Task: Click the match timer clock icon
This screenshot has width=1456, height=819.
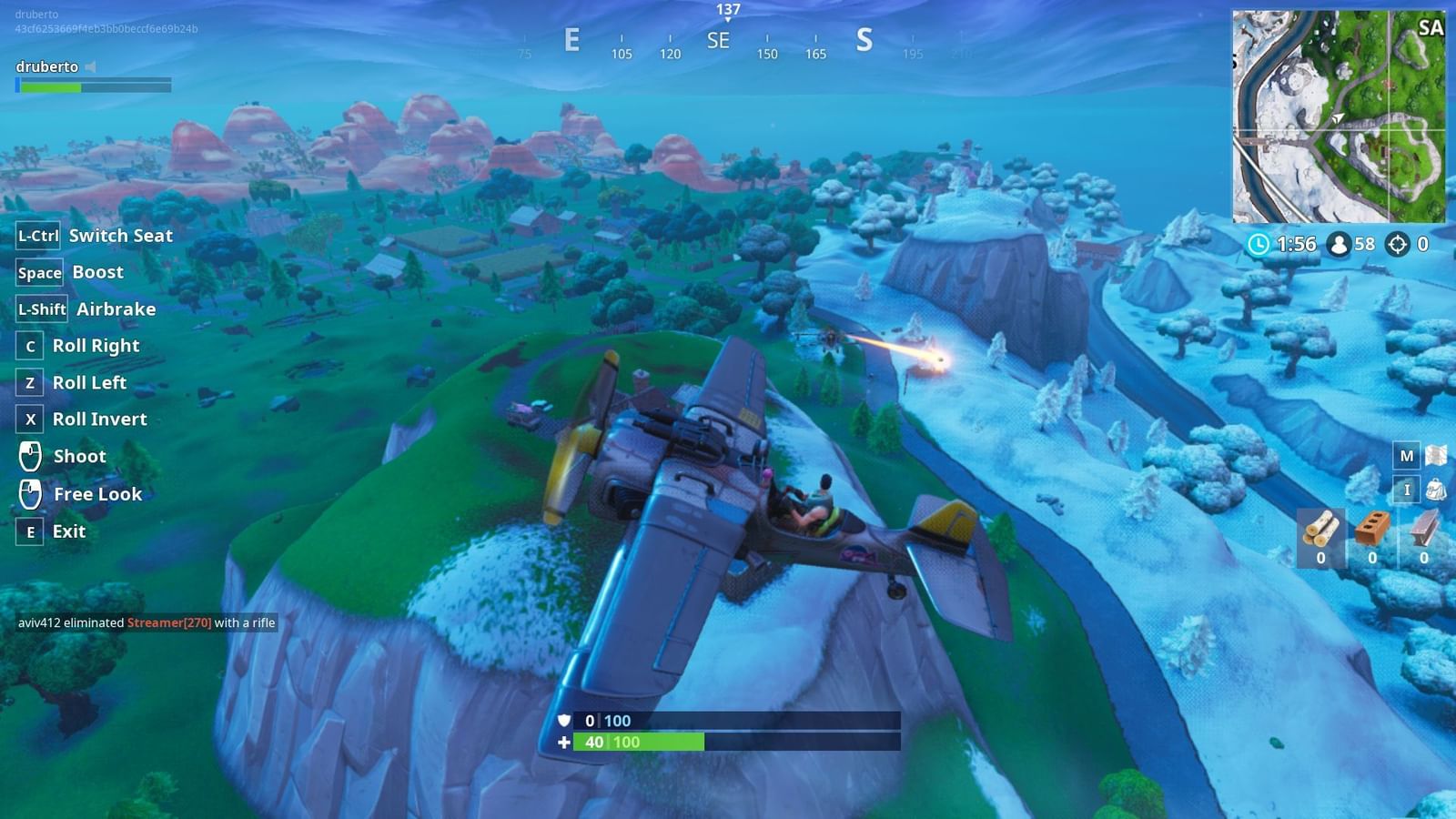Action: click(1259, 244)
